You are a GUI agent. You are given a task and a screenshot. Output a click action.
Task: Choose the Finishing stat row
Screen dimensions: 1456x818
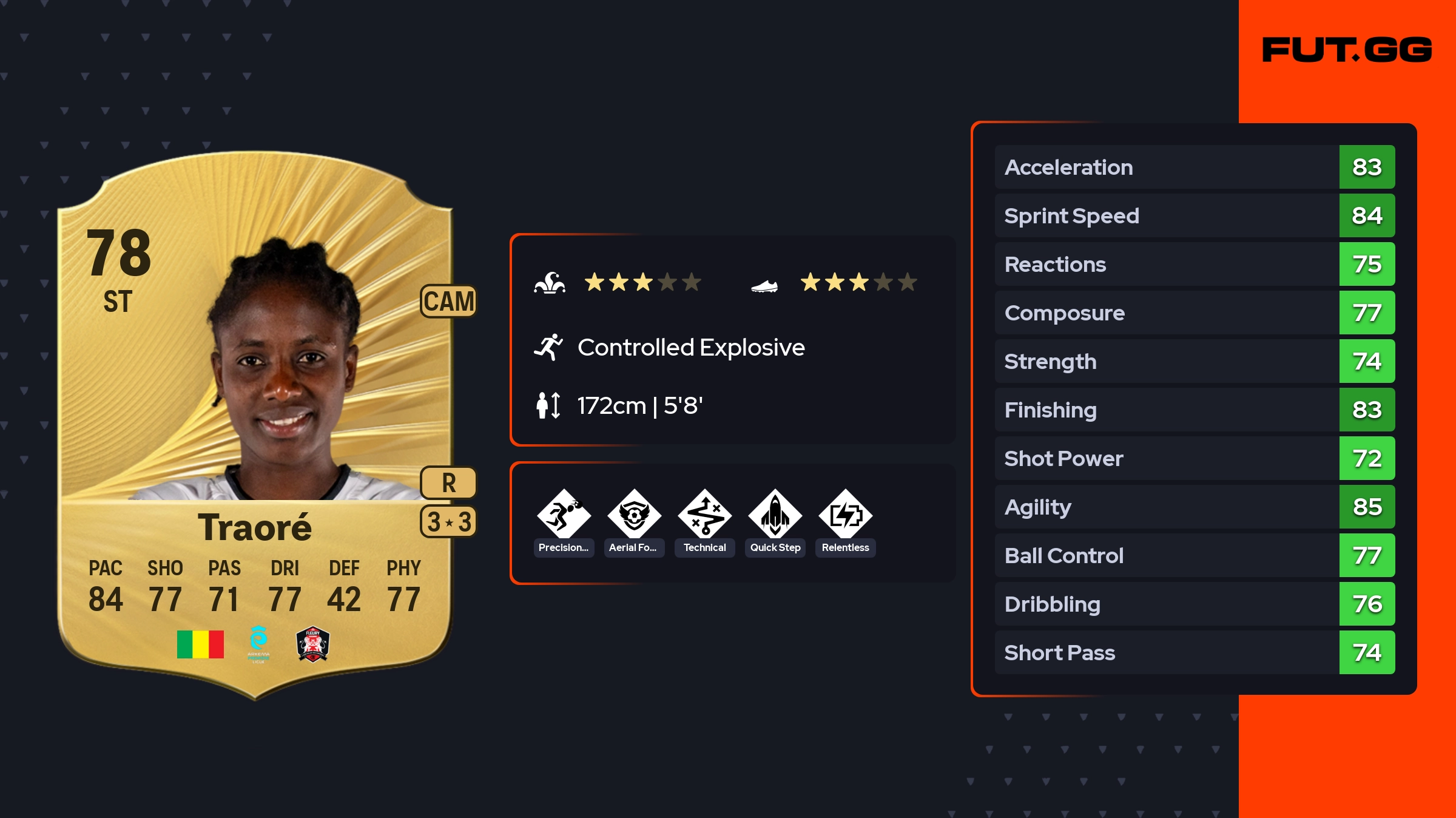point(1194,410)
